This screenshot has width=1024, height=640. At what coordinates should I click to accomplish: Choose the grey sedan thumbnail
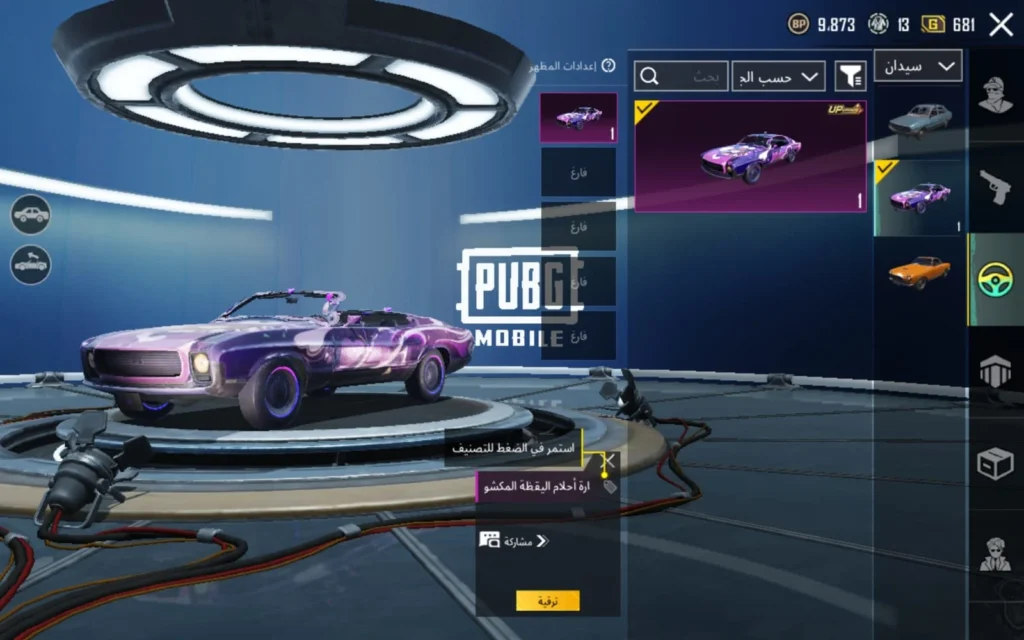pos(919,120)
